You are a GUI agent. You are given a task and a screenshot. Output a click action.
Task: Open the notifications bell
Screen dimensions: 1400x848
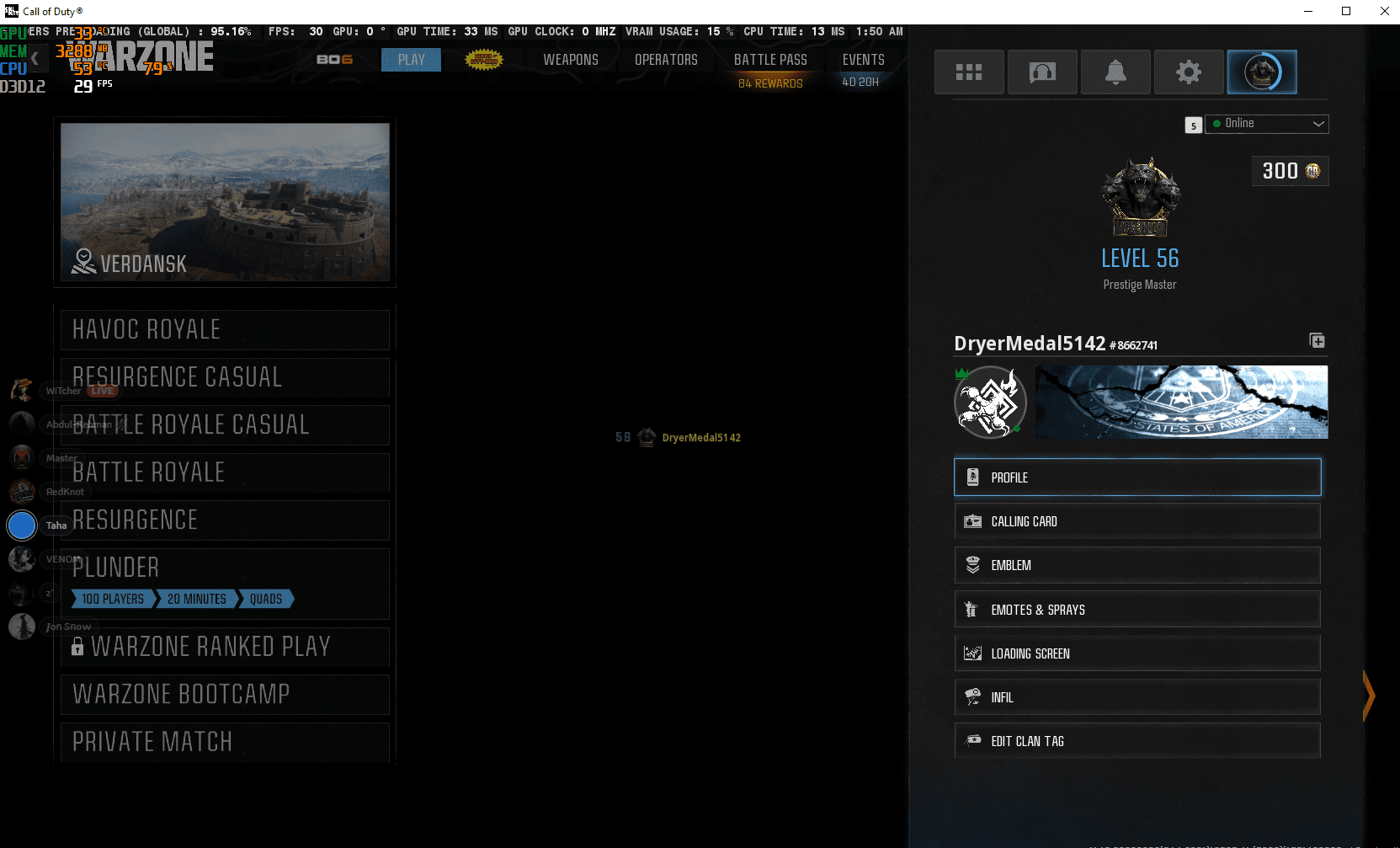(x=1115, y=72)
